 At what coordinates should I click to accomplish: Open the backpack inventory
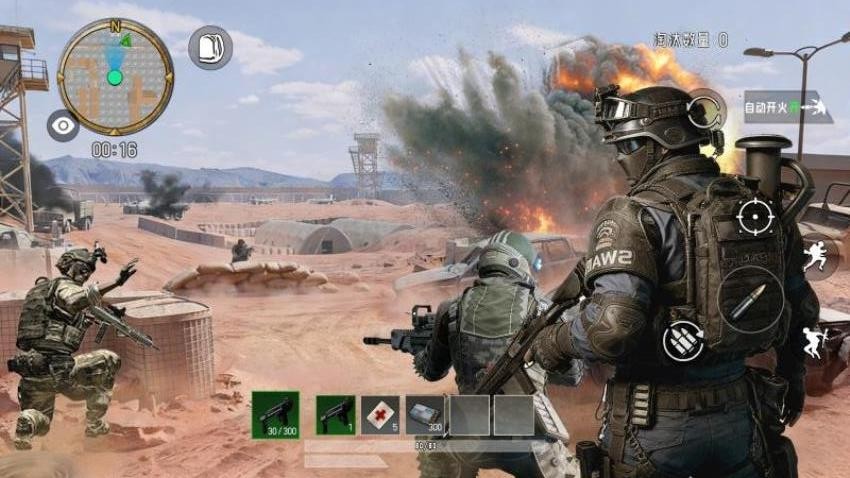tap(210, 47)
